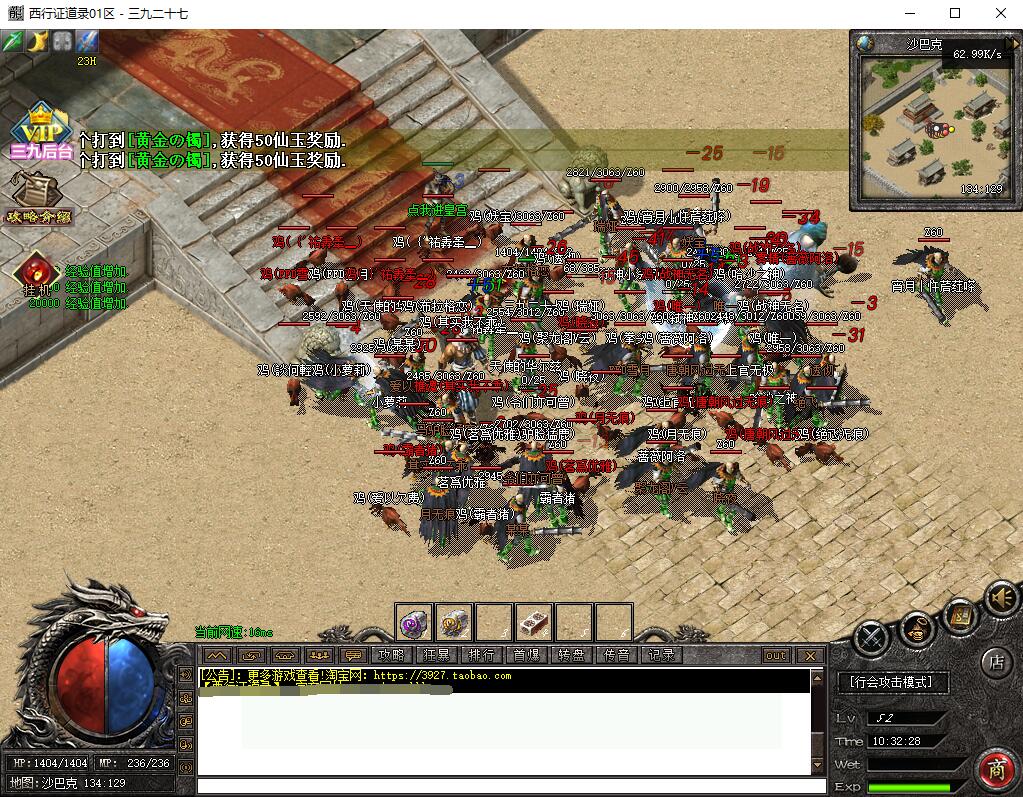
Task: Open the VIP 三九后台 panel
Action: coord(40,131)
